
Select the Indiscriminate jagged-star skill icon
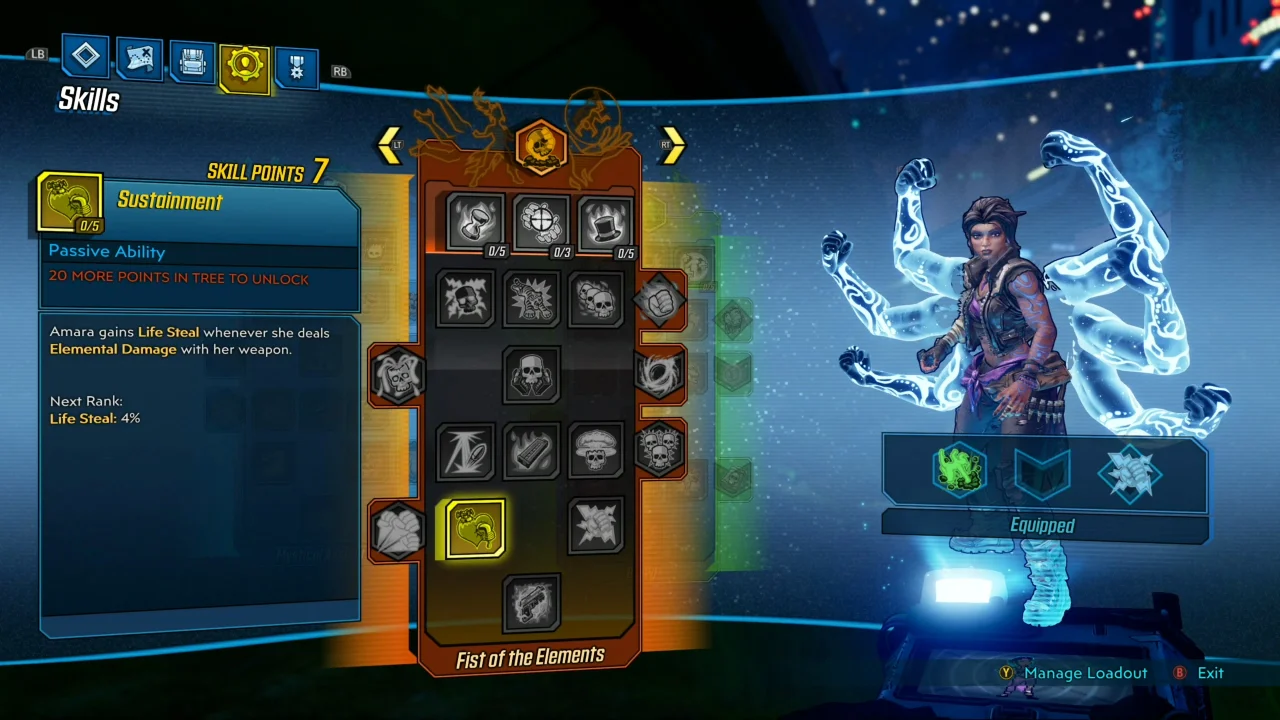point(595,527)
